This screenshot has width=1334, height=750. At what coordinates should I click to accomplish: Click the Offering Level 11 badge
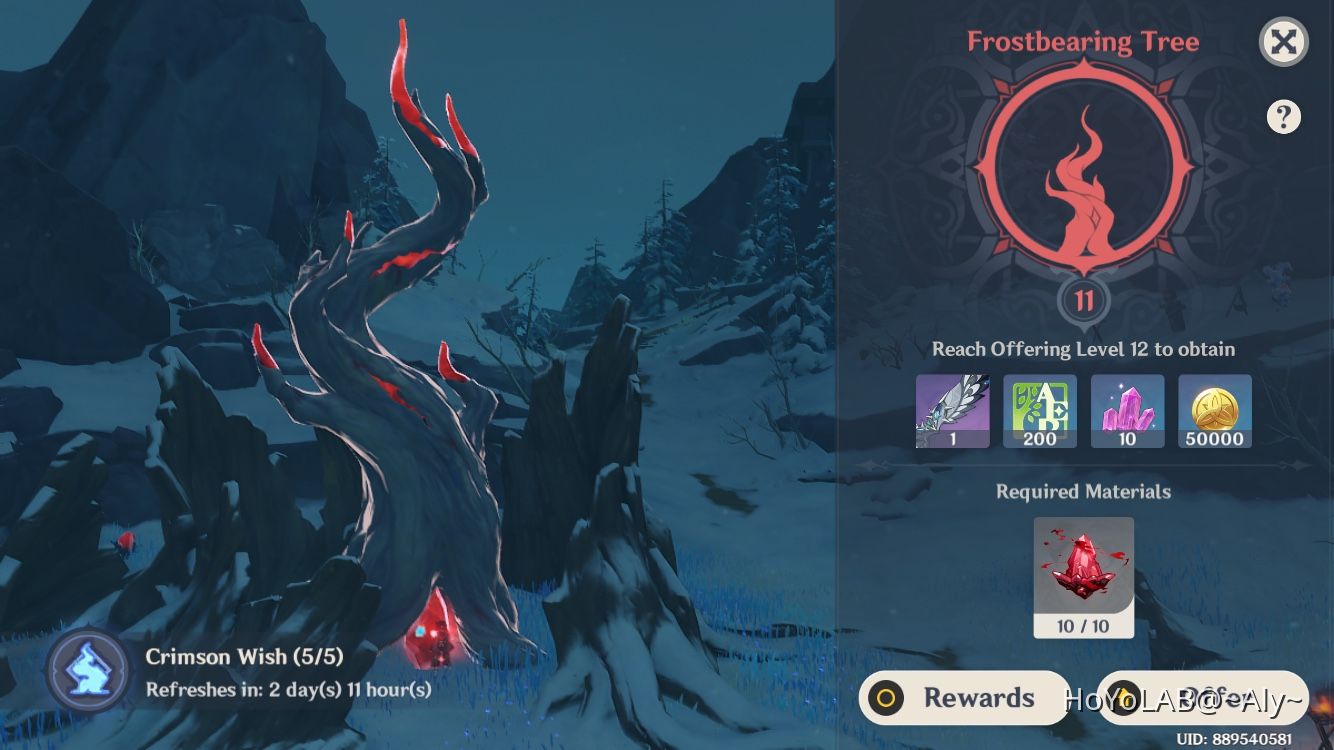[x=1083, y=302]
